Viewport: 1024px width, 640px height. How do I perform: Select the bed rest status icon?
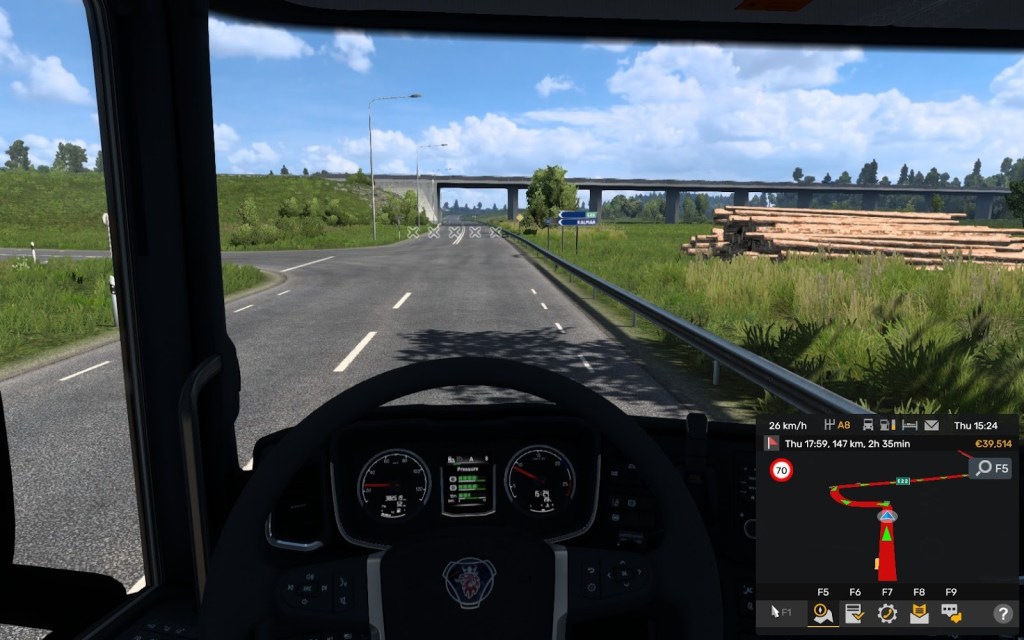click(911, 425)
